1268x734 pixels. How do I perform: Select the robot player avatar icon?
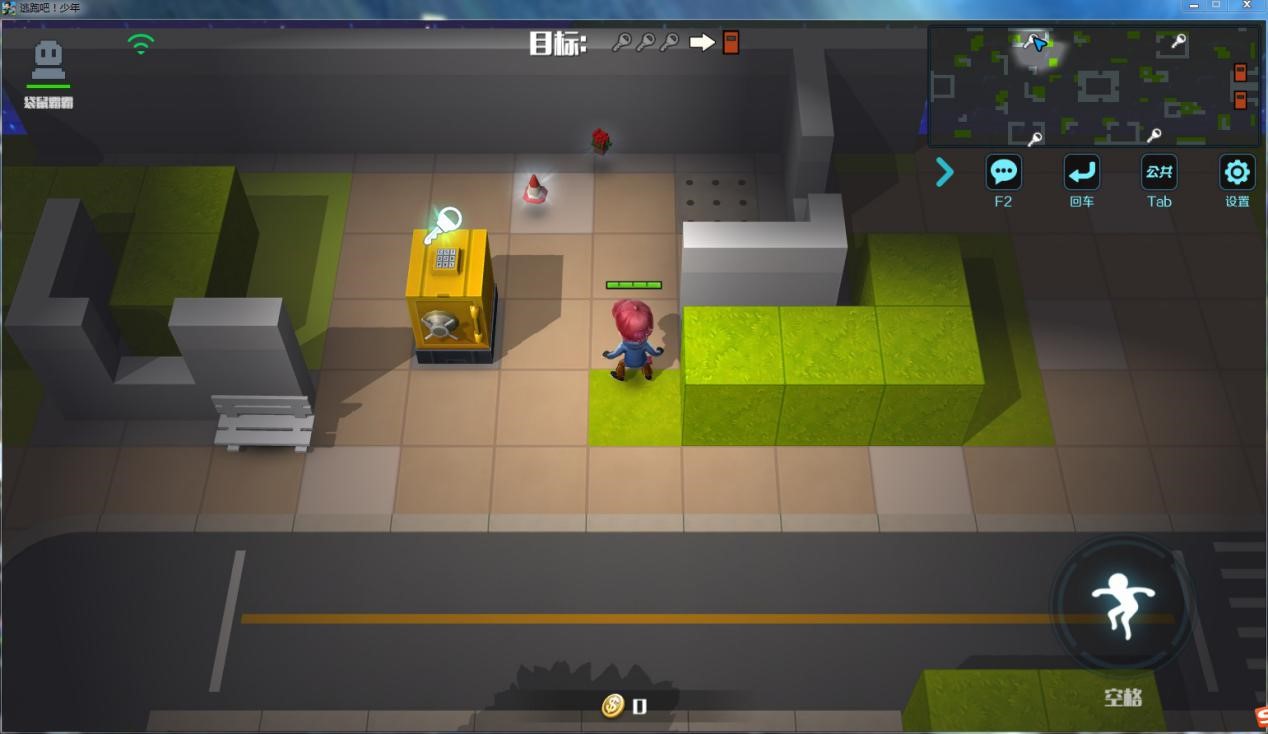[x=48, y=62]
